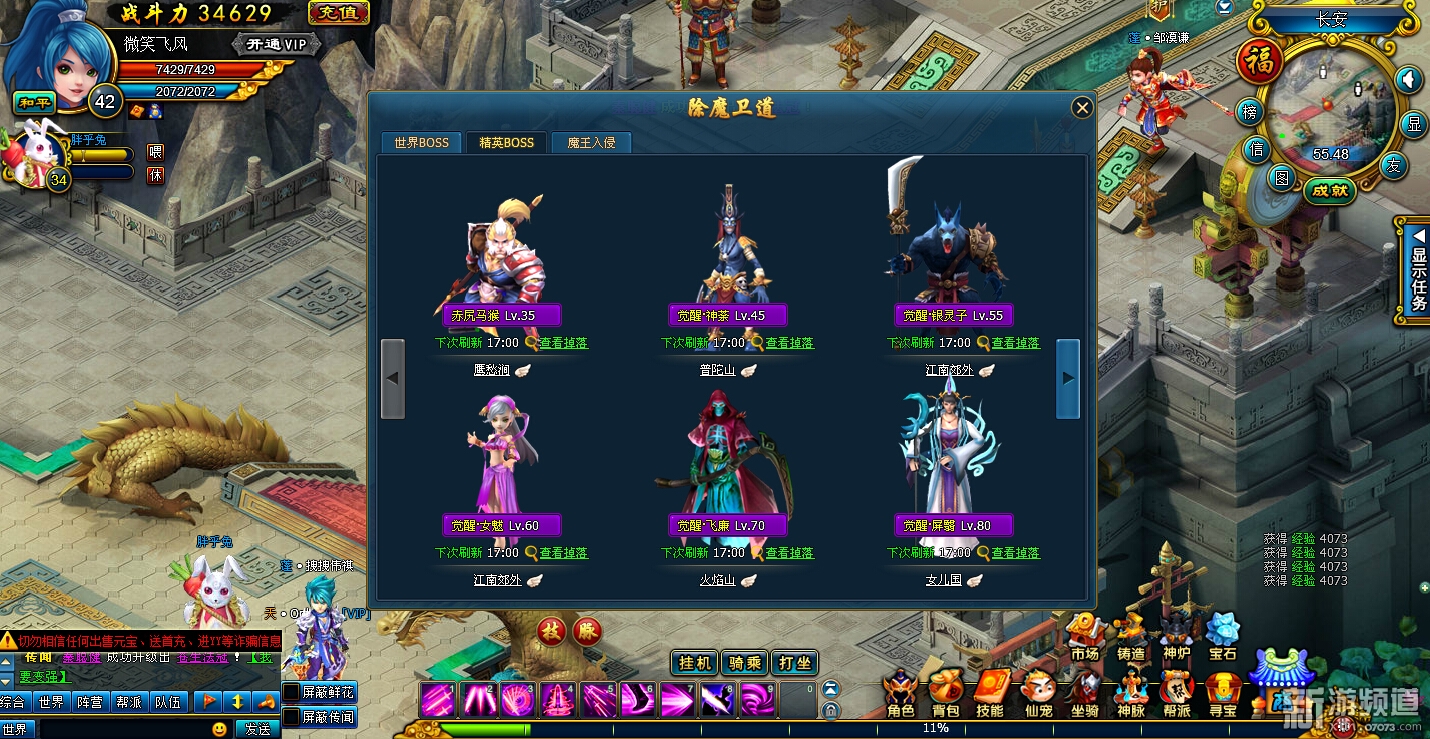View drops for 赤尻马猴 Lv.35

[x=563, y=343]
